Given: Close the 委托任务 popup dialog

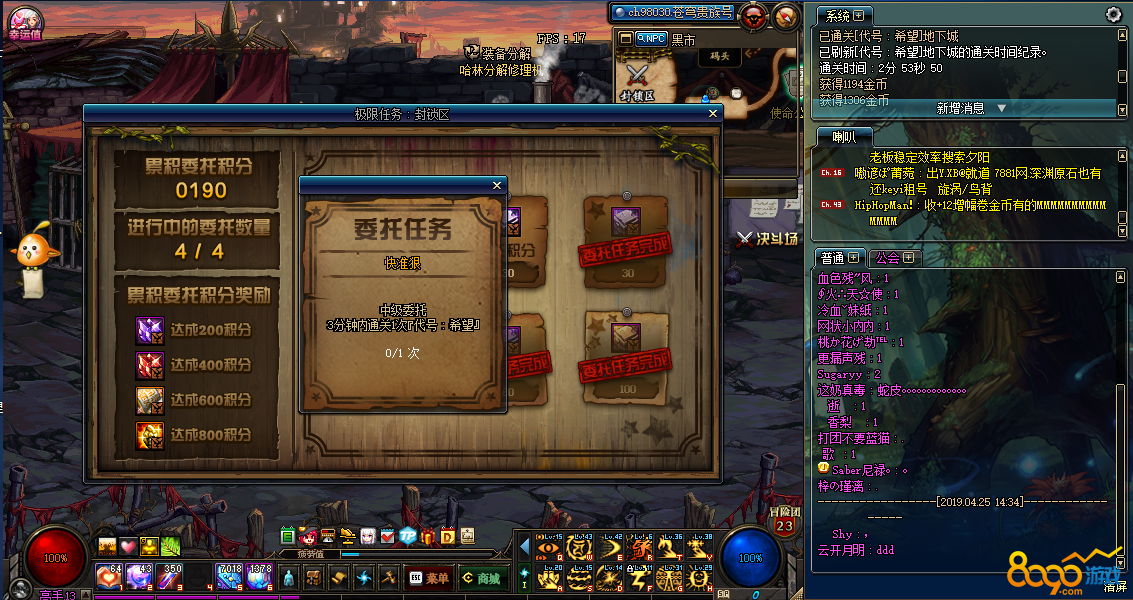Looking at the screenshot, I should pos(497,185).
